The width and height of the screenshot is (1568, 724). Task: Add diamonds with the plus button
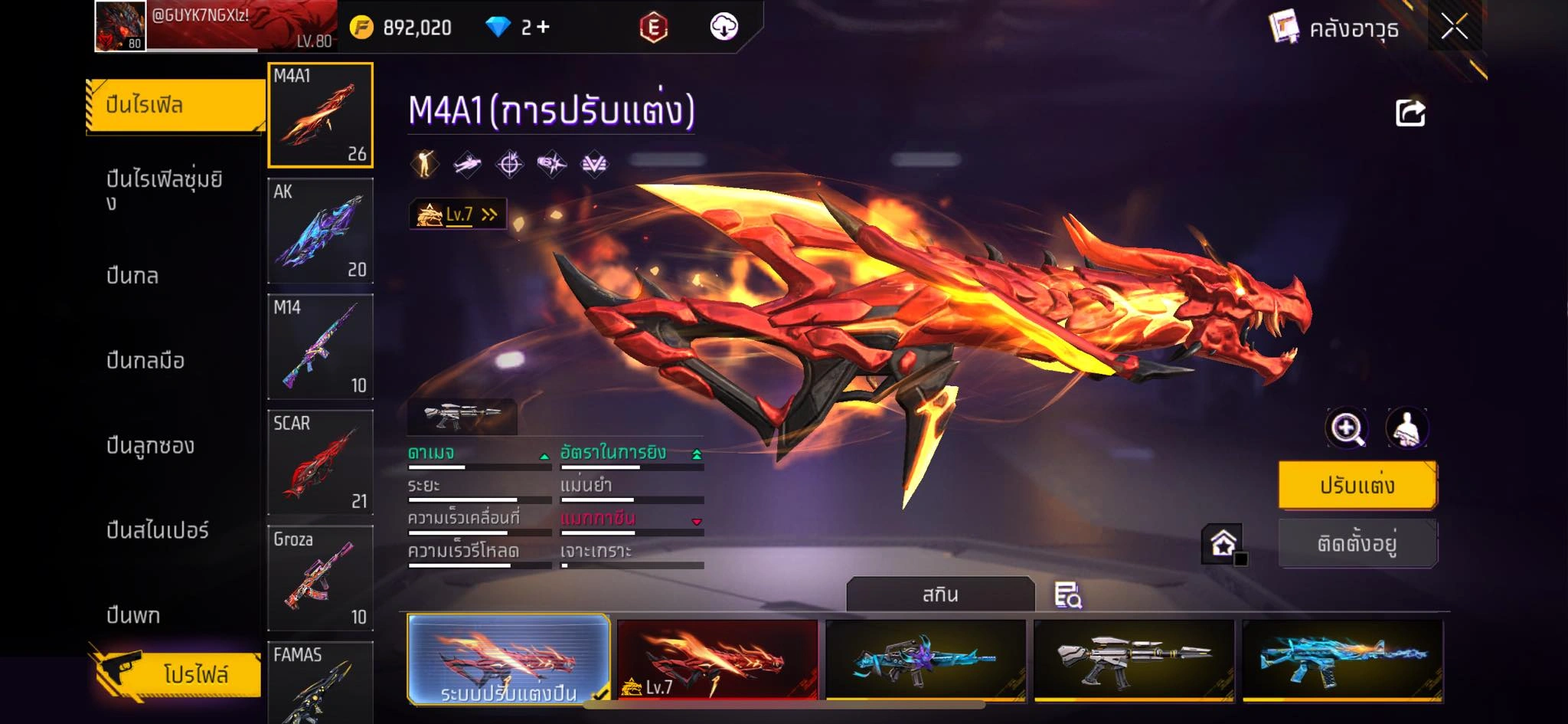[543, 28]
